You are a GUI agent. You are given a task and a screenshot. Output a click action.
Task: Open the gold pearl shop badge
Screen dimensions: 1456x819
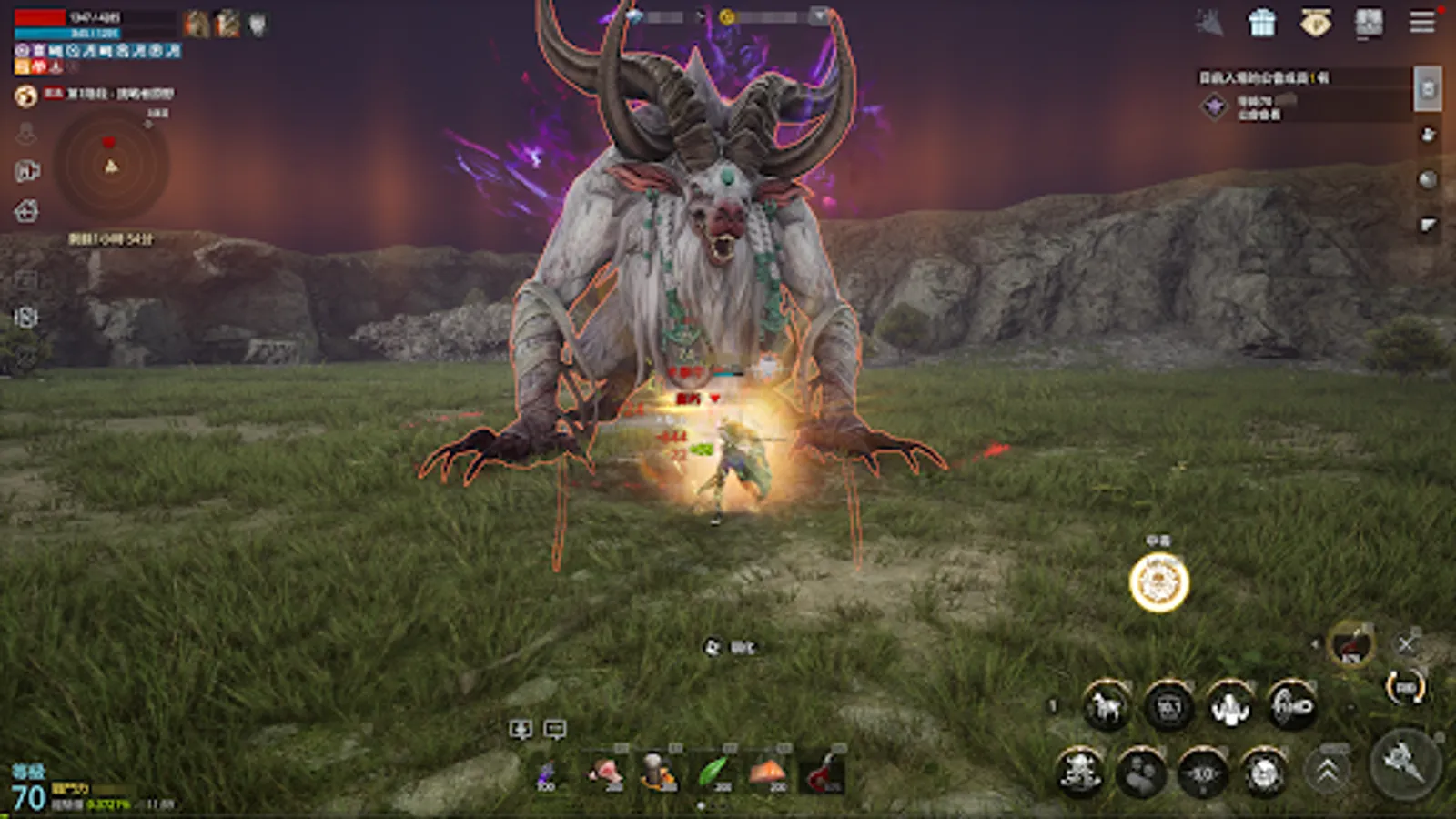[x=1315, y=23]
